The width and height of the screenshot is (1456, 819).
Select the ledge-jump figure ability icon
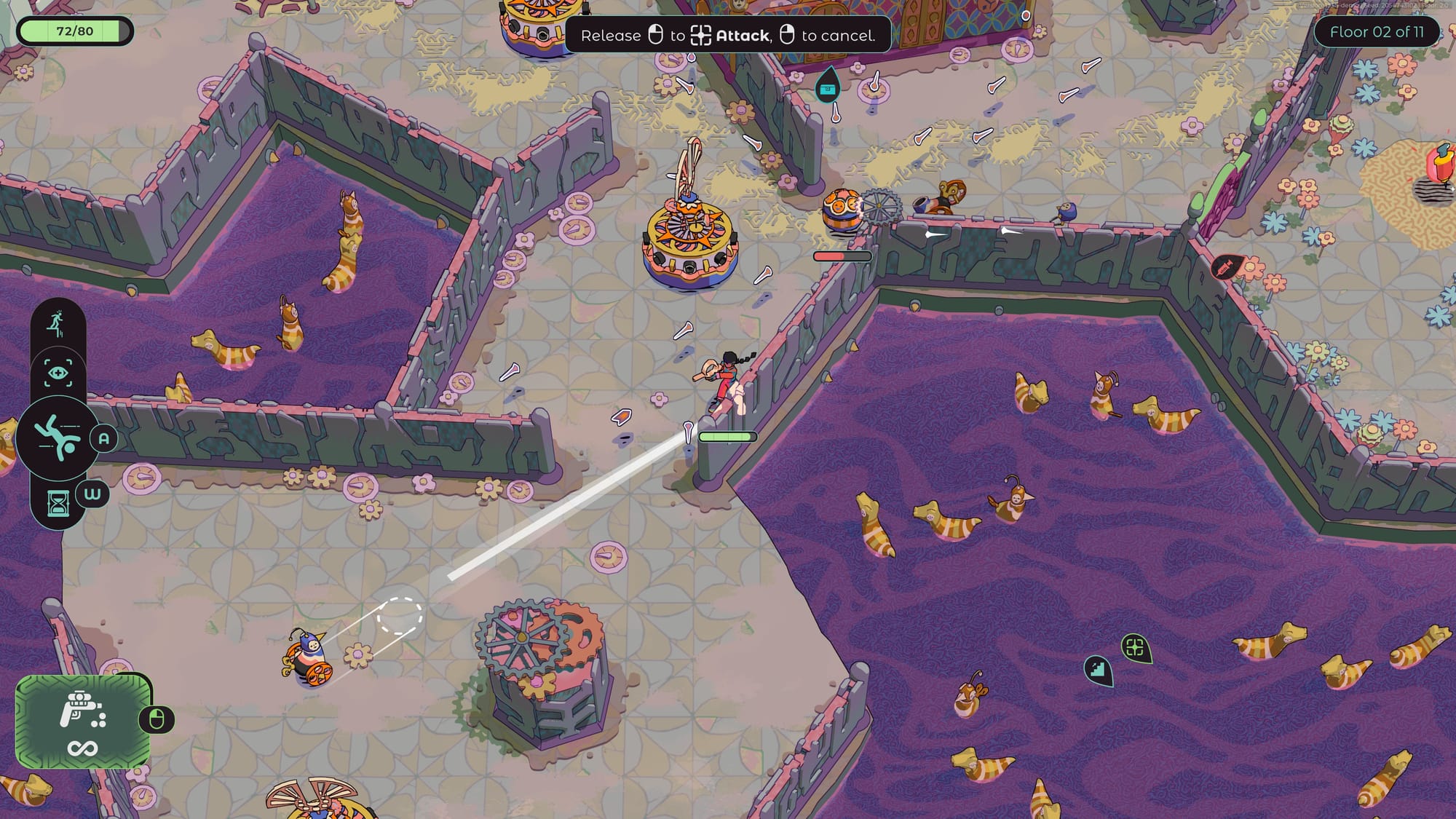pos(56,325)
